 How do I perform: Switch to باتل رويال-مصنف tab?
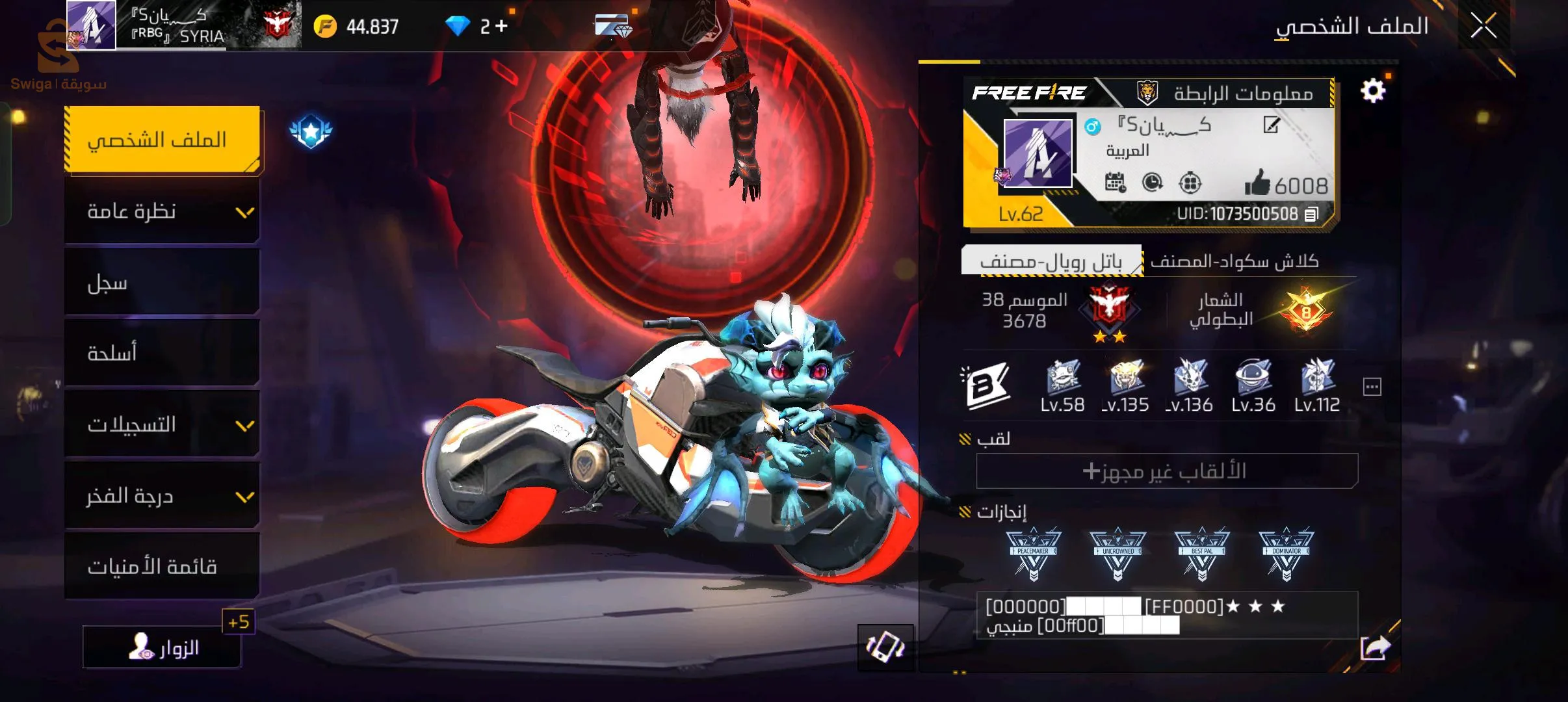(x=1051, y=261)
